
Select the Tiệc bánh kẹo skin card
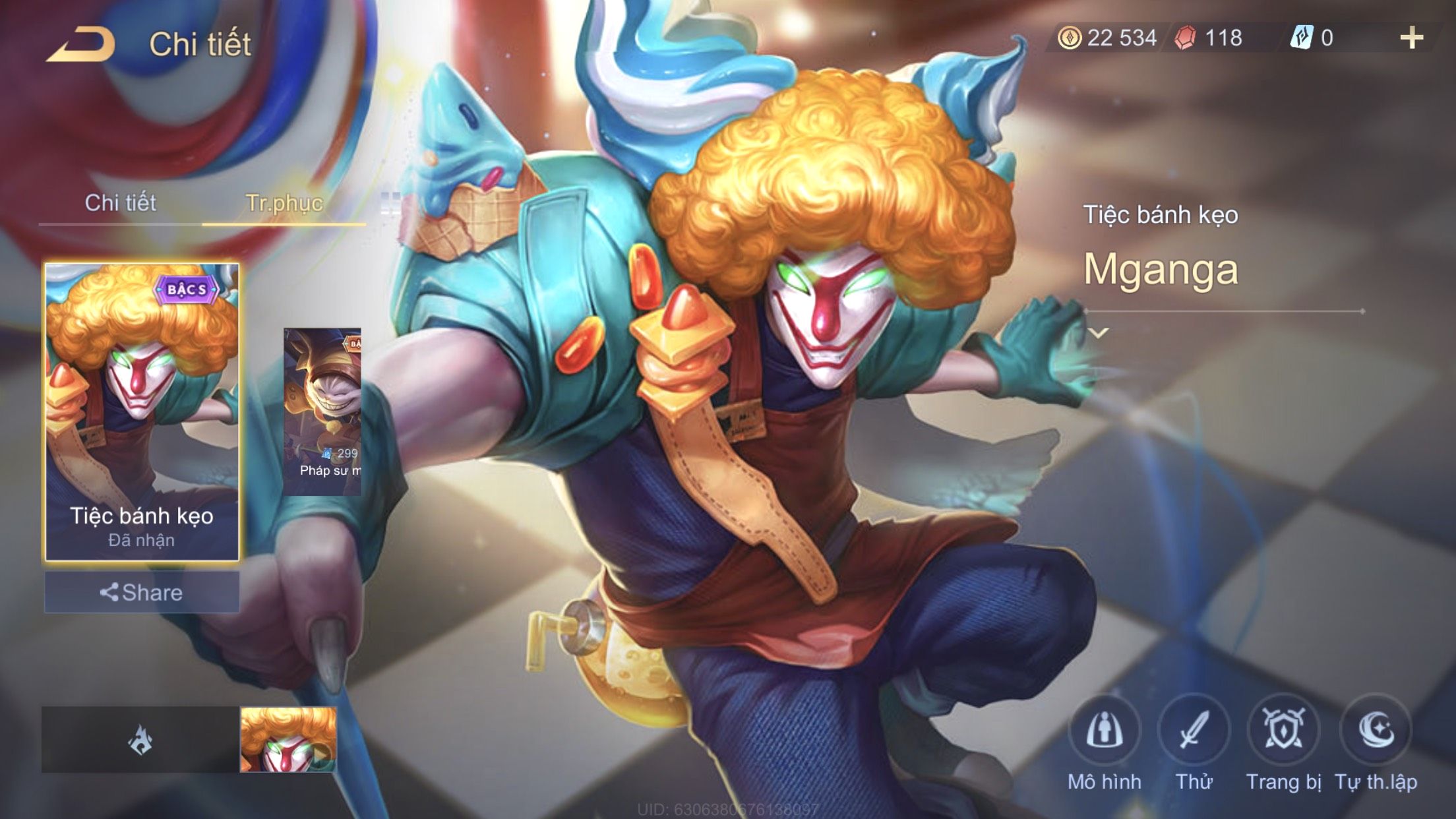(142, 412)
